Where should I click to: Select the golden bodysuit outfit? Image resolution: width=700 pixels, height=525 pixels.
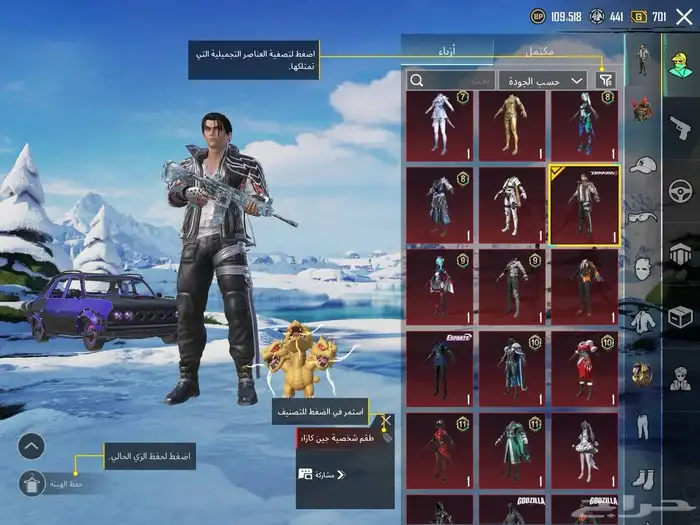point(511,125)
